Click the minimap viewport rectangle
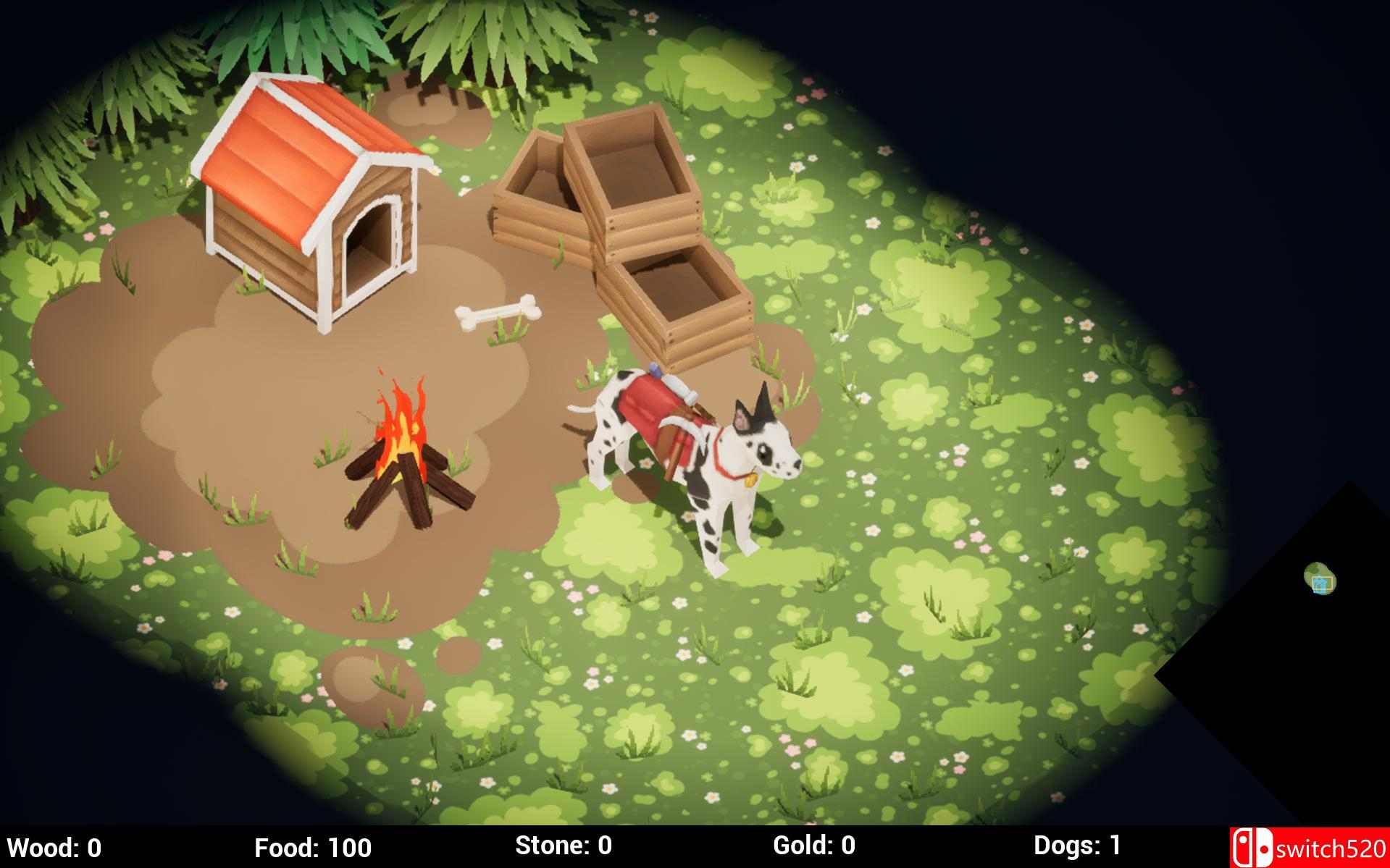1390x868 pixels. 1321,583
